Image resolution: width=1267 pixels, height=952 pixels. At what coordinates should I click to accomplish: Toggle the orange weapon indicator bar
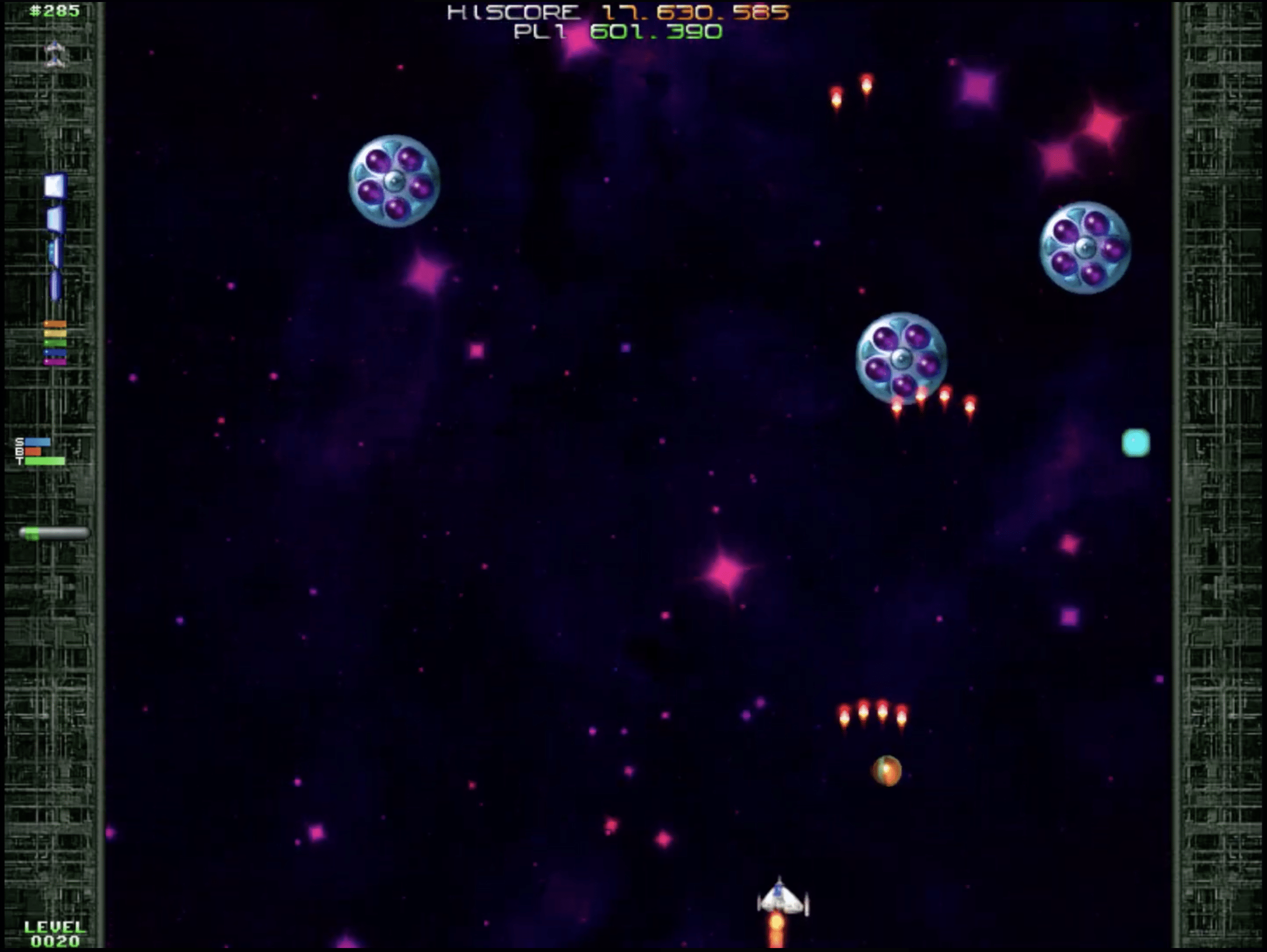(55, 324)
